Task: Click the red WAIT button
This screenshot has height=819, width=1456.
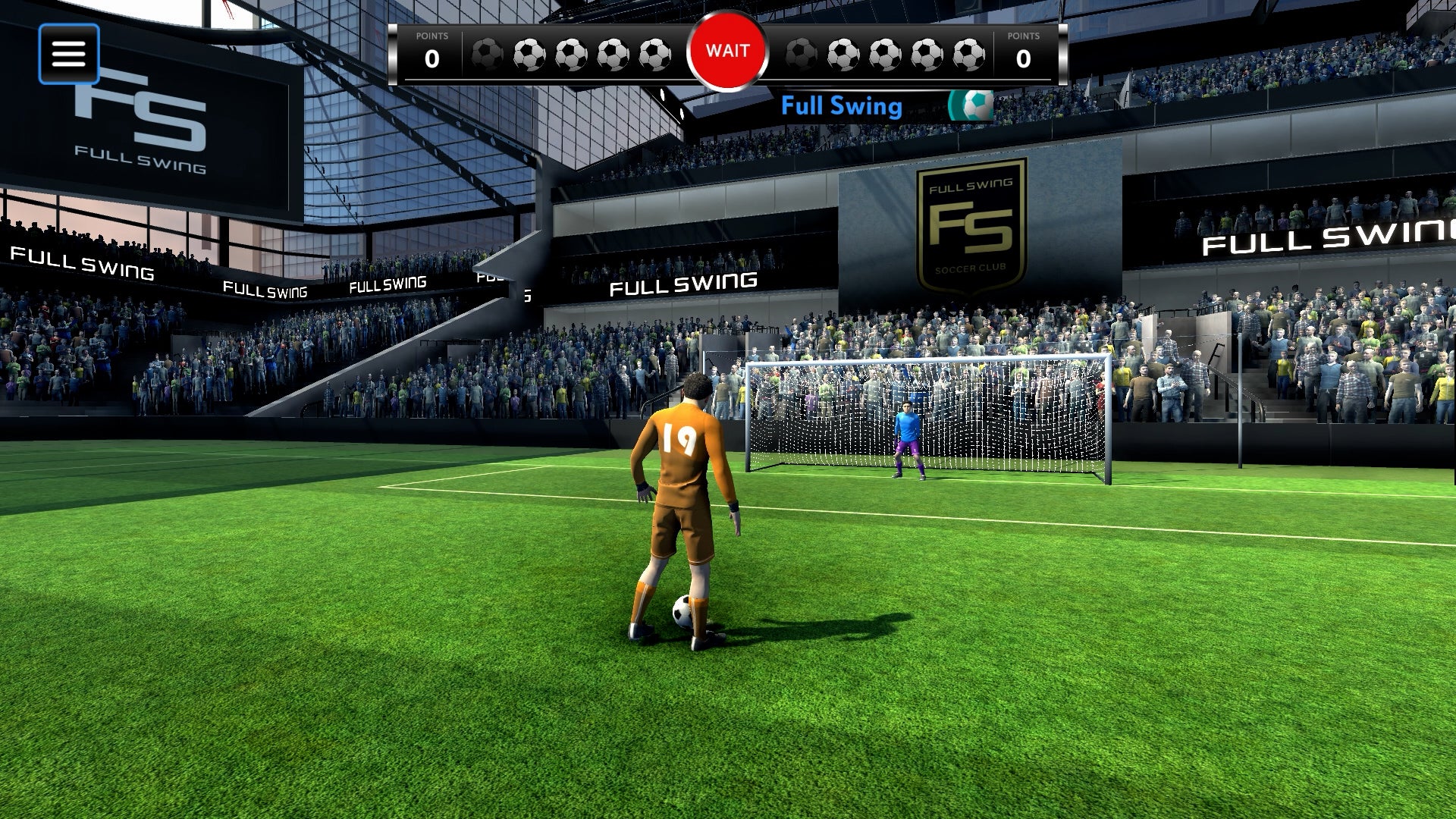Action: pos(727,51)
